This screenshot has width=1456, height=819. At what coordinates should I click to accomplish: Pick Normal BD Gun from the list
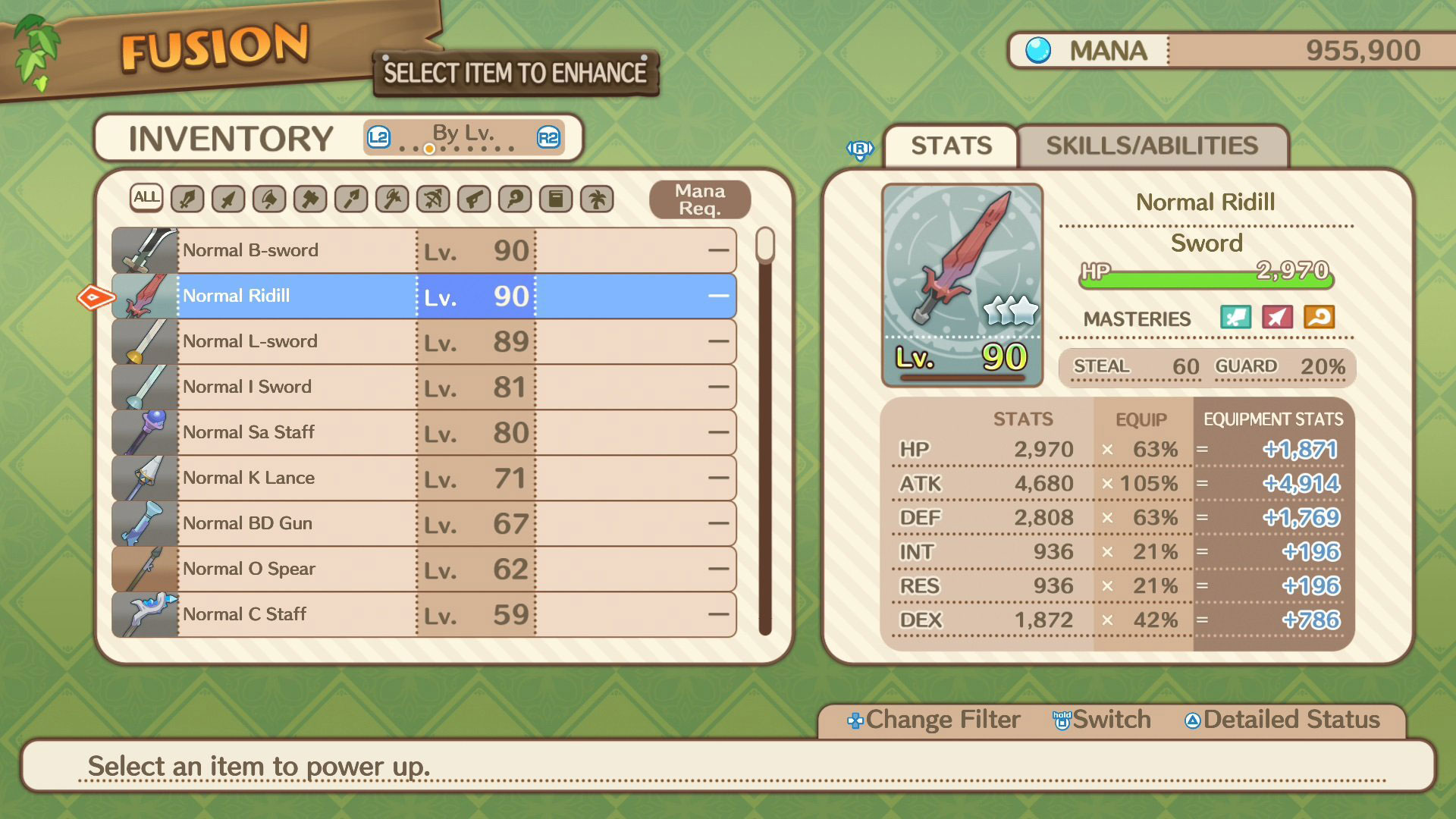(423, 523)
